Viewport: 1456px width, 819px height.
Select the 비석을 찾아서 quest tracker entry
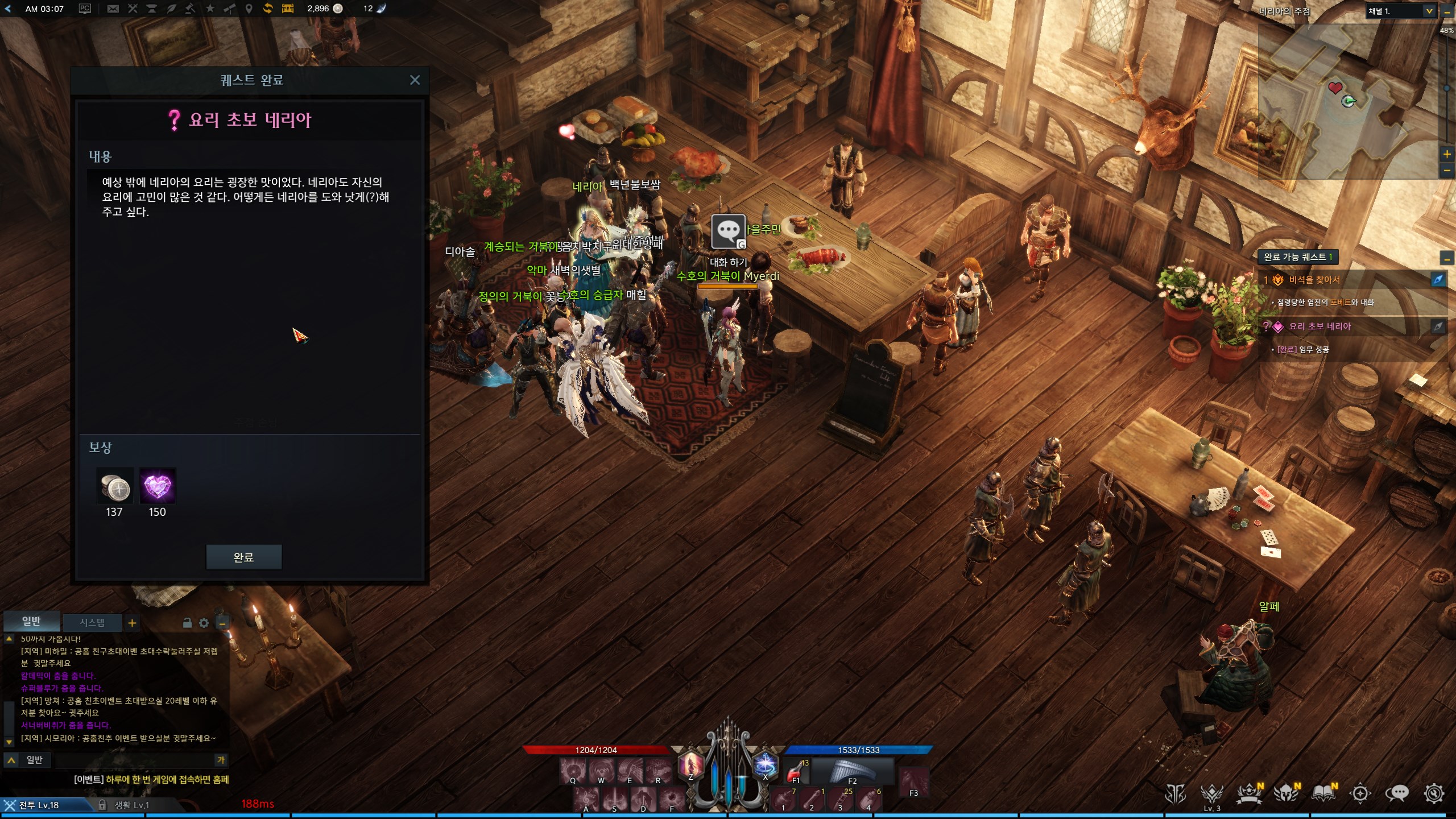coord(1314,280)
